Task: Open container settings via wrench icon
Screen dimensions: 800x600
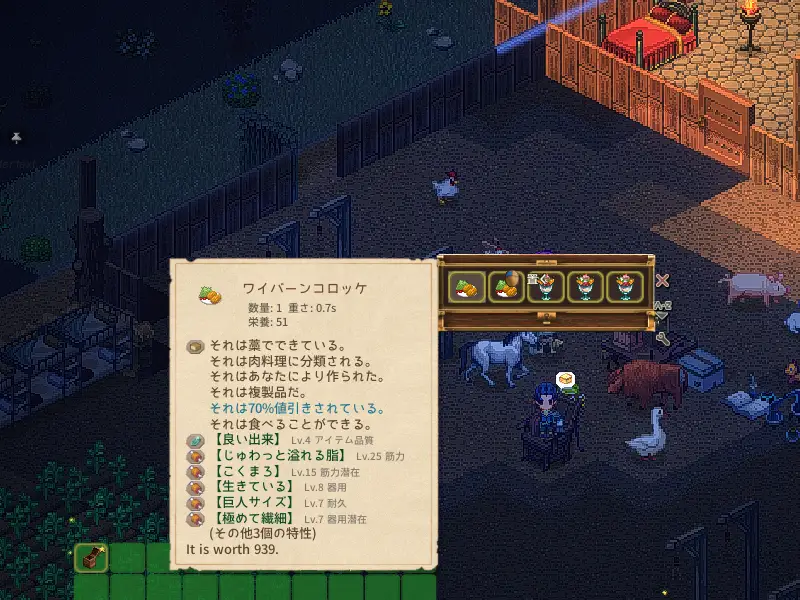Action: coord(662,338)
